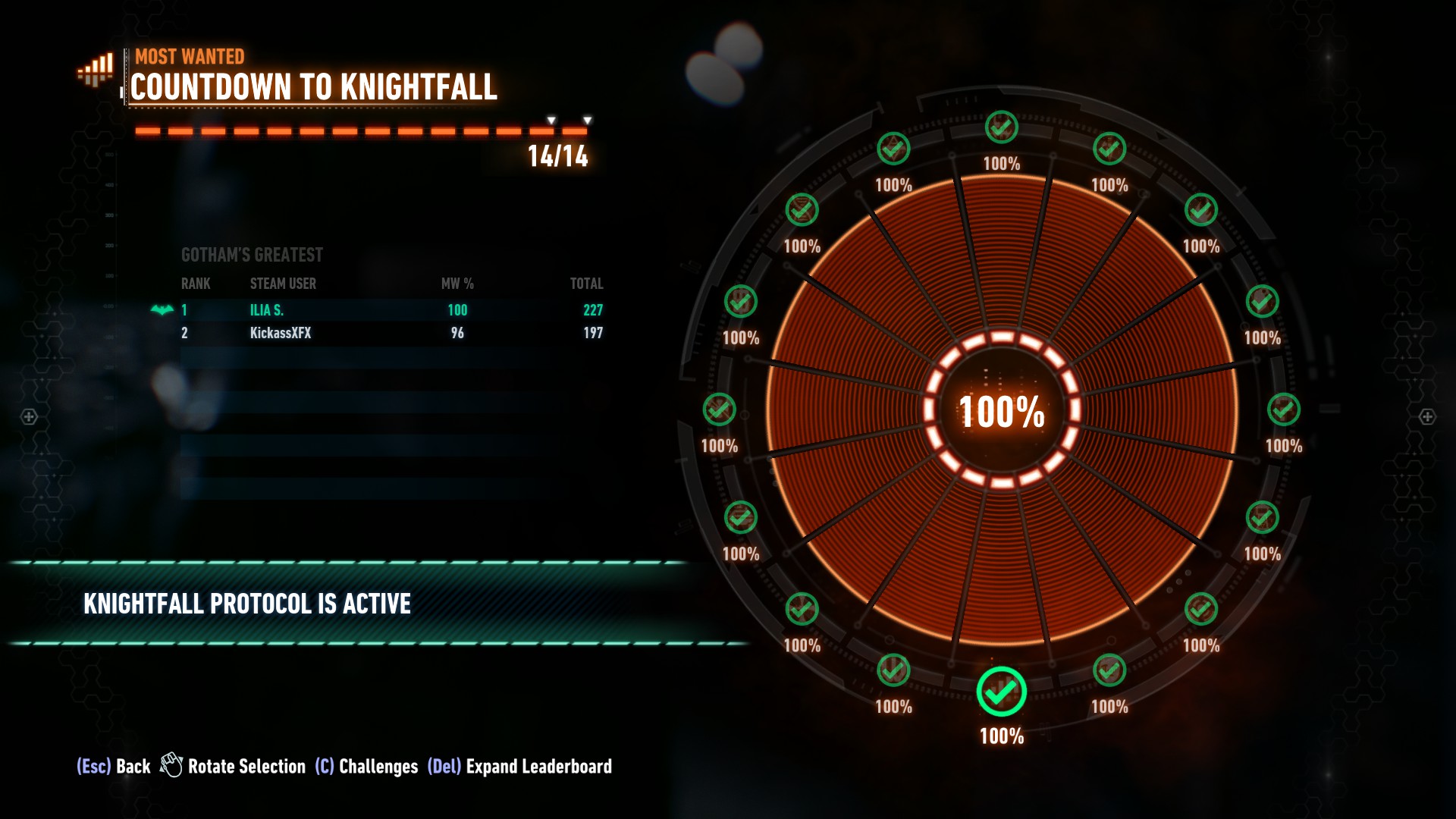Select the highlighted green checkmark mission node
The height and width of the screenshot is (819, 1456).
1001,692
